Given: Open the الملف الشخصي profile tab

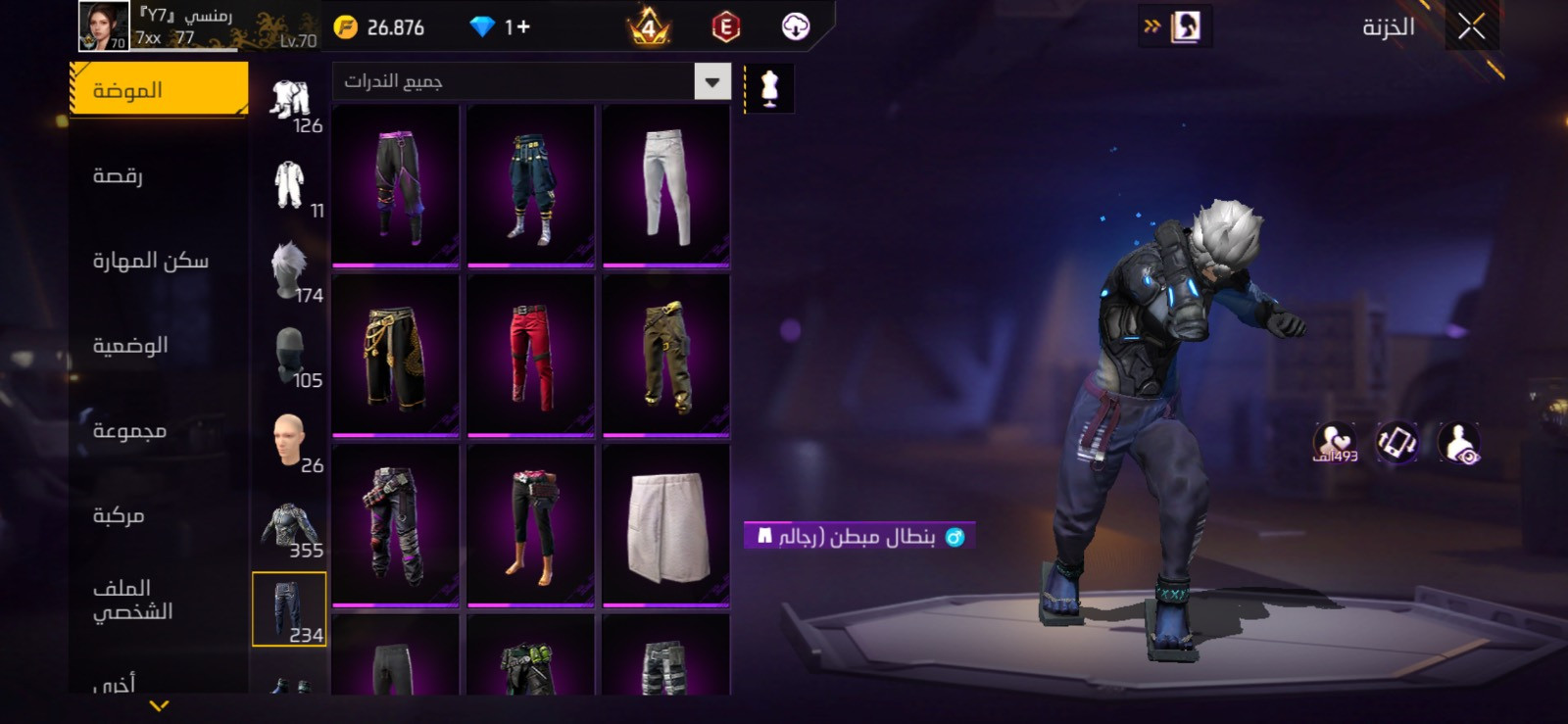Looking at the screenshot, I should (x=132, y=600).
